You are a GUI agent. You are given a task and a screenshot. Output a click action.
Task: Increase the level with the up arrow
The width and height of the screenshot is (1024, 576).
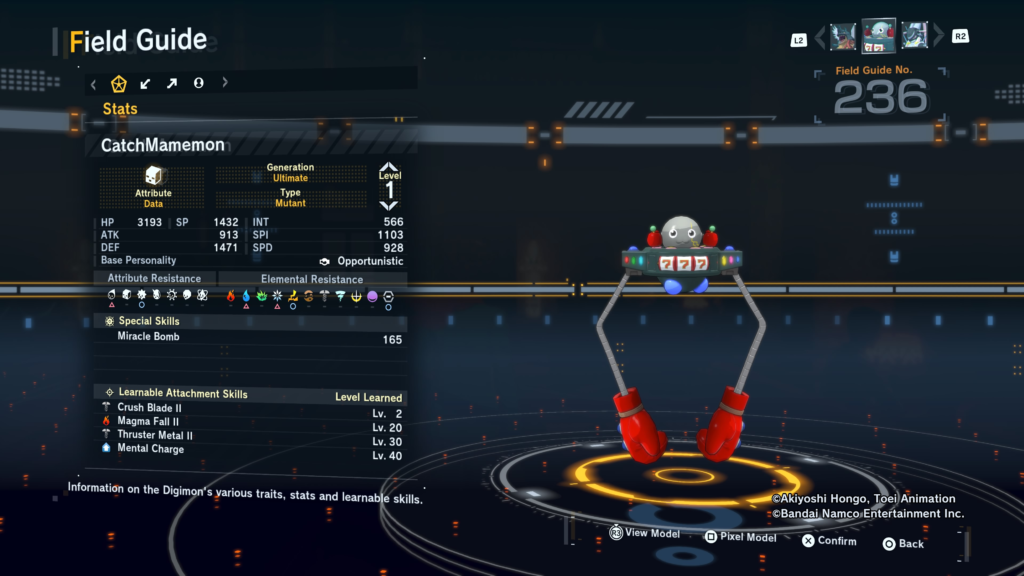coord(389,168)
